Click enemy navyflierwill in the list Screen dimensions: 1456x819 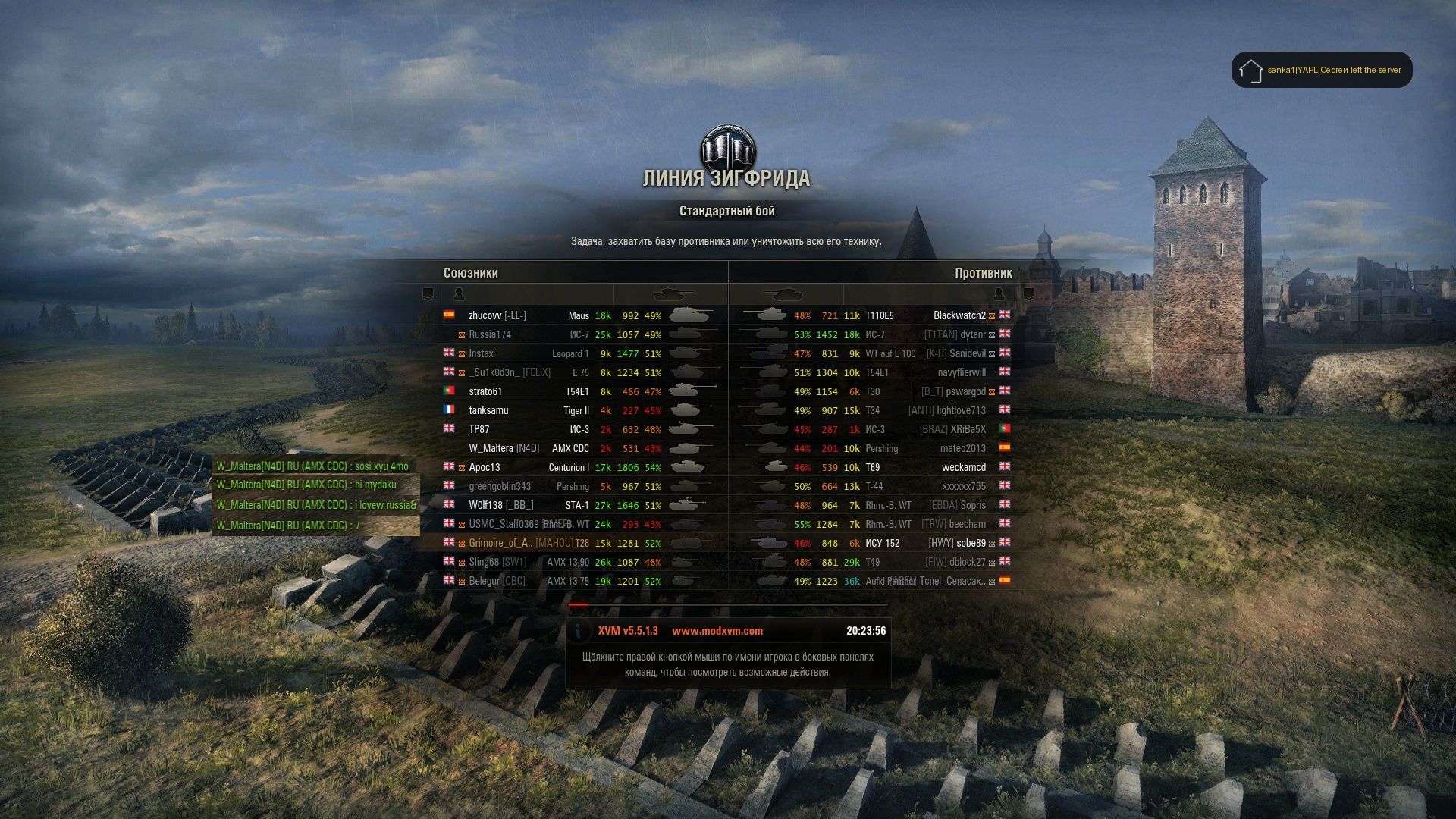pyautogui.click(x=962, y=372)
